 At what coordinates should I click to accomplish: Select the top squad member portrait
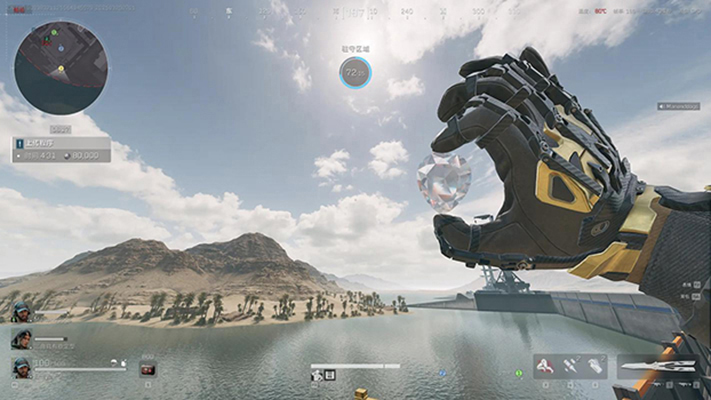[20, 312]
